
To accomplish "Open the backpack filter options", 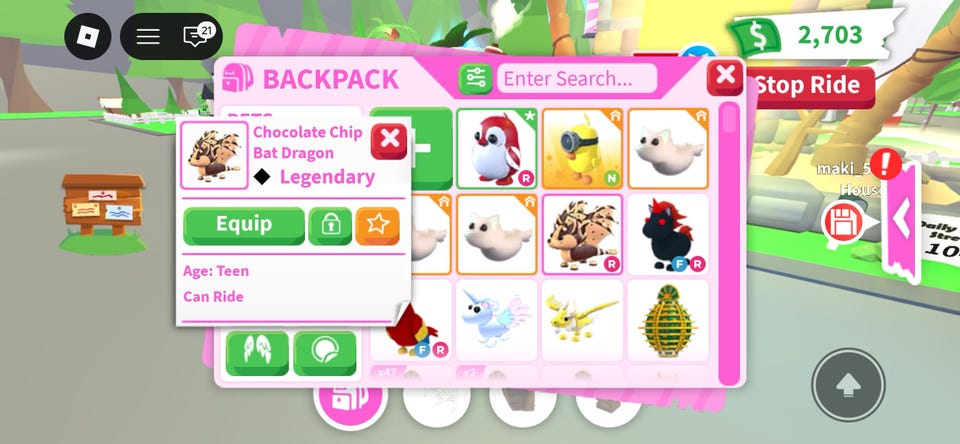I will click(x=474, y=78).
